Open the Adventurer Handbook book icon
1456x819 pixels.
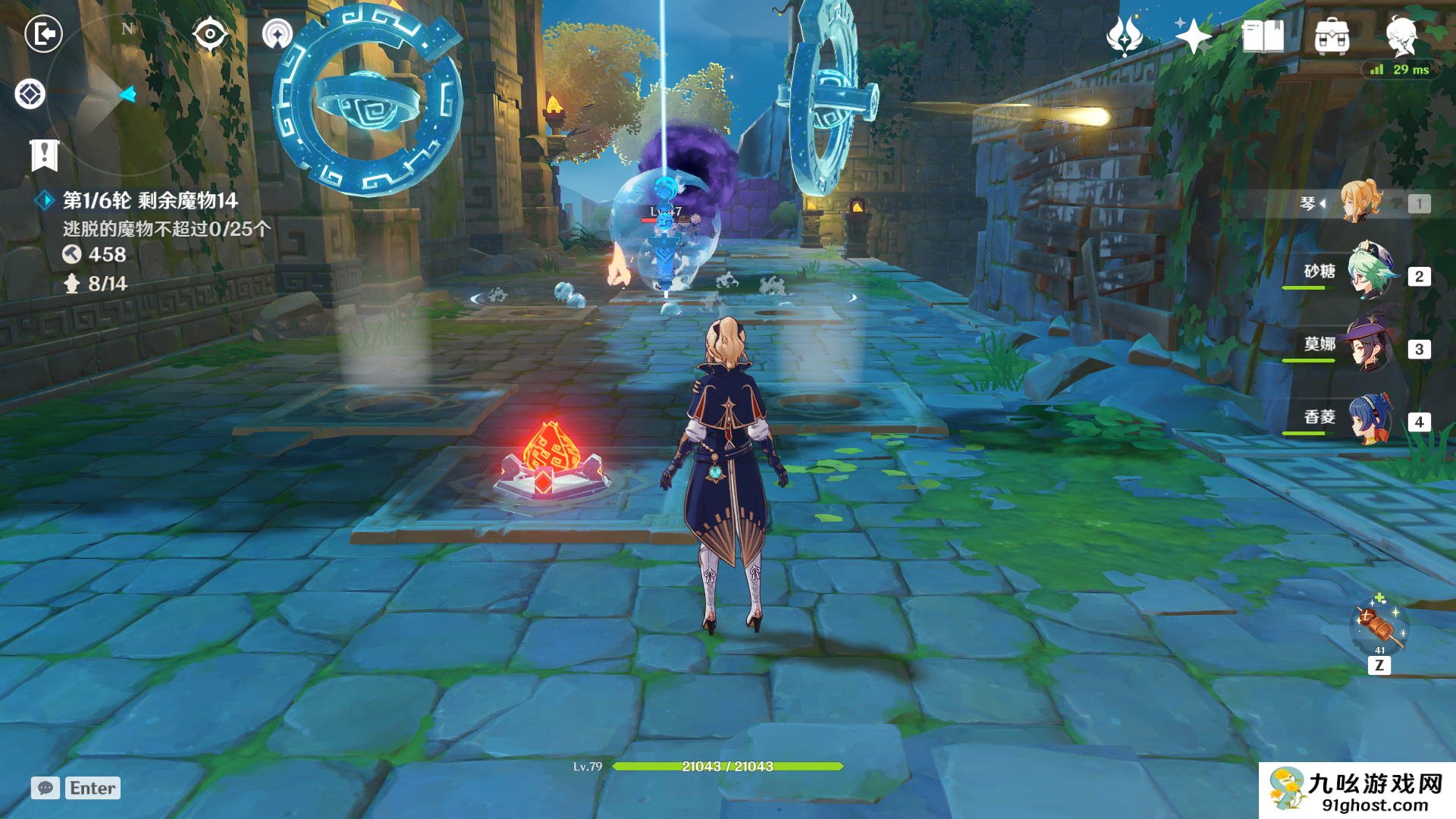point(1263,36)
